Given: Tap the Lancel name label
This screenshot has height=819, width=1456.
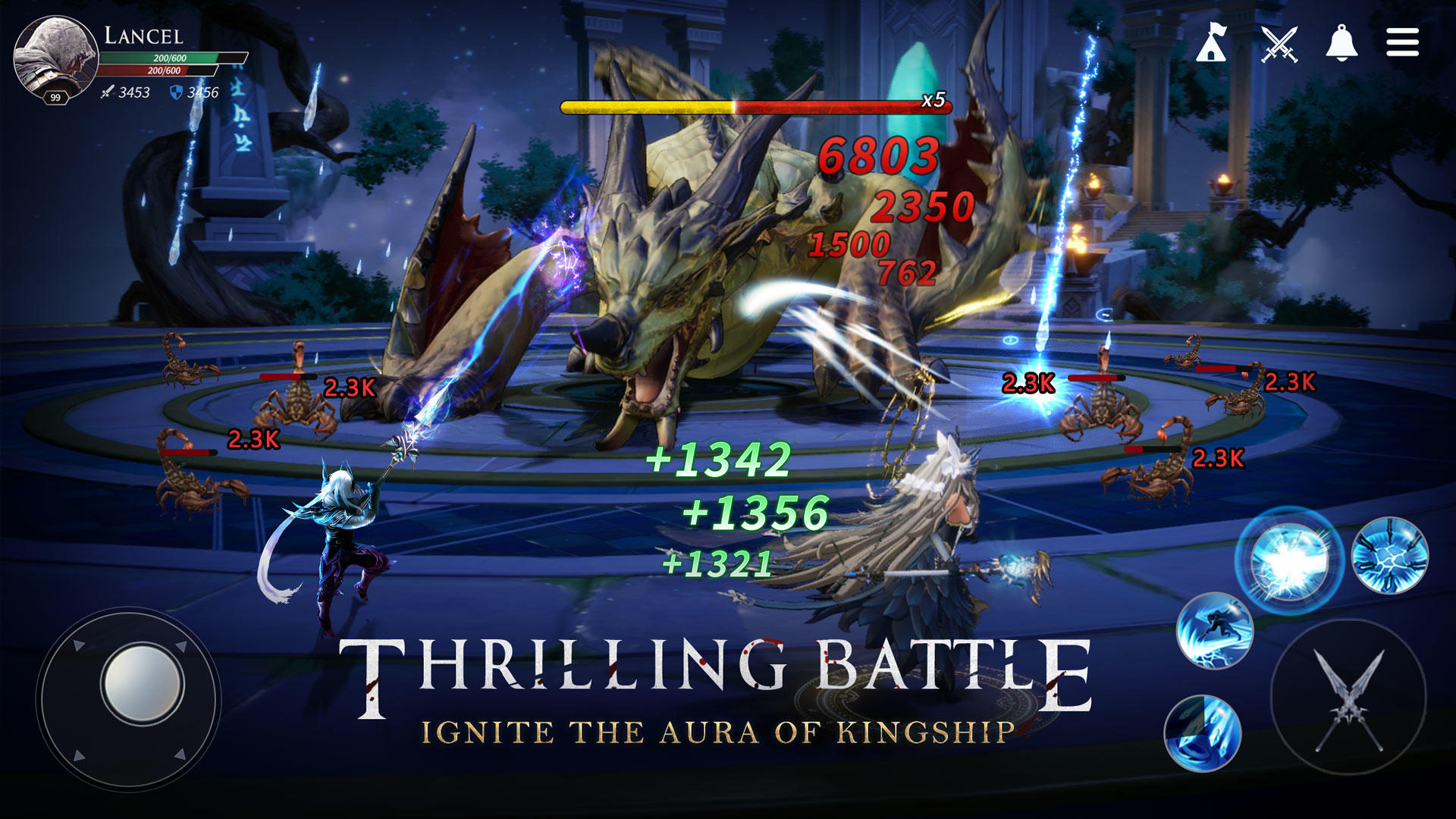Looking at the screenshot, I should [x=143, y=35].
